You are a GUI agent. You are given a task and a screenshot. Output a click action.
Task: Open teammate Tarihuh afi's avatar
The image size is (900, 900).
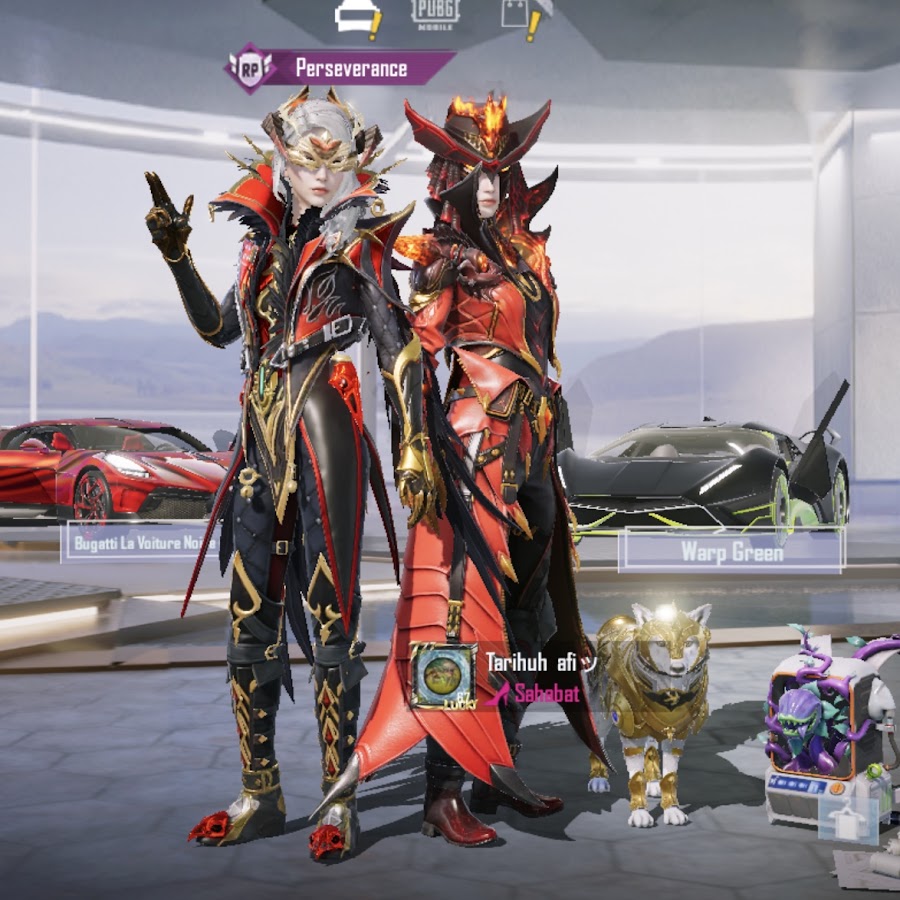443,676
